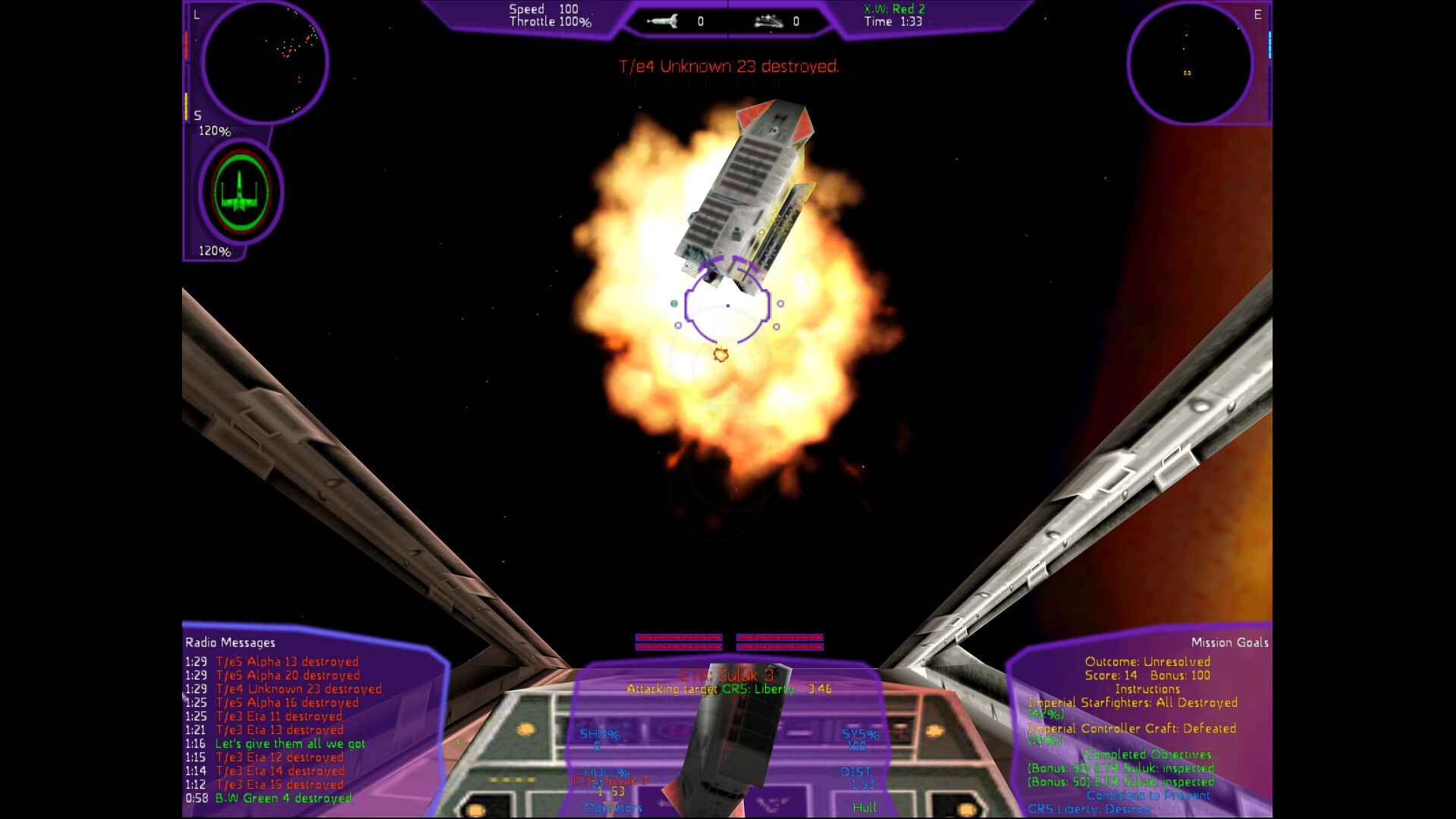Image resolution: width=1456 pixels, height=819 pixels.
Task: Toggle shield recharge at the S indicator
Action: click(x=198, y=115)
